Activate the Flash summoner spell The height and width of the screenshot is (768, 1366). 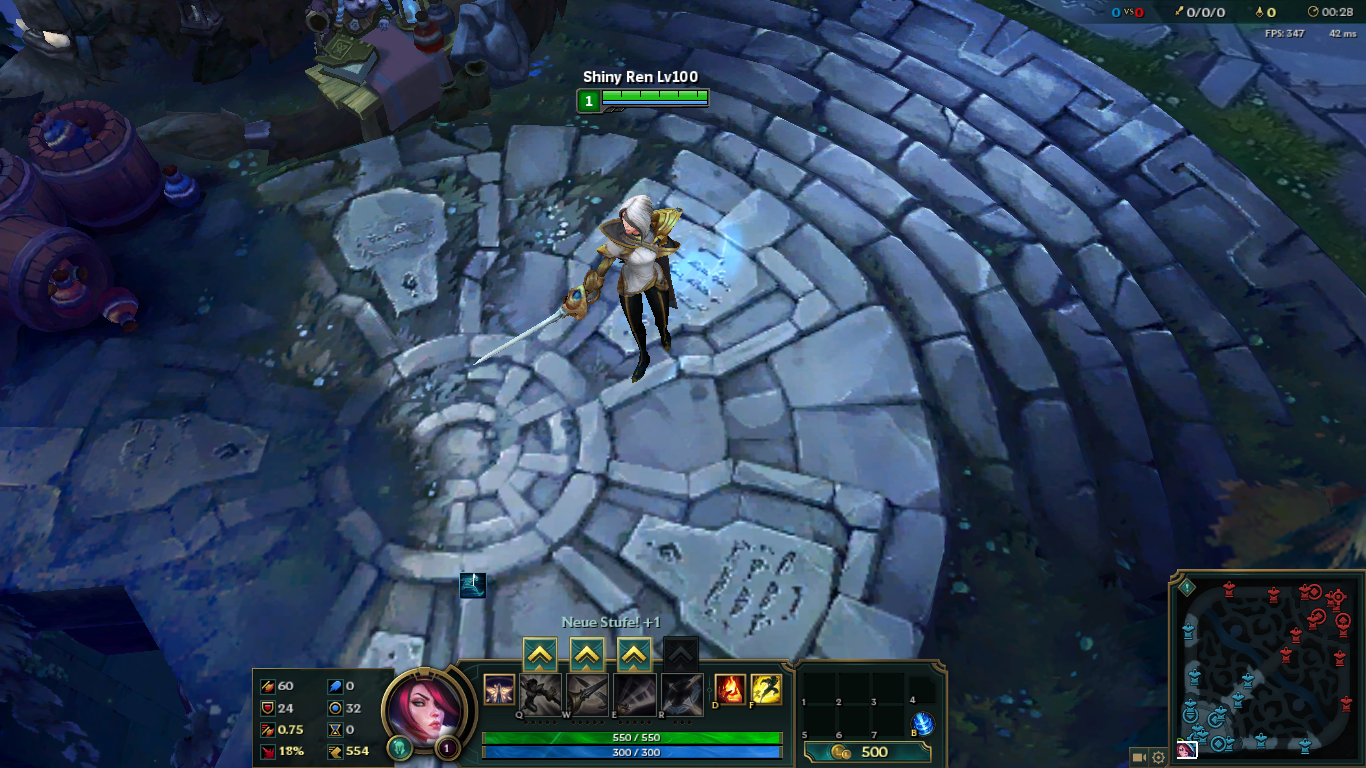click(766, 689)
